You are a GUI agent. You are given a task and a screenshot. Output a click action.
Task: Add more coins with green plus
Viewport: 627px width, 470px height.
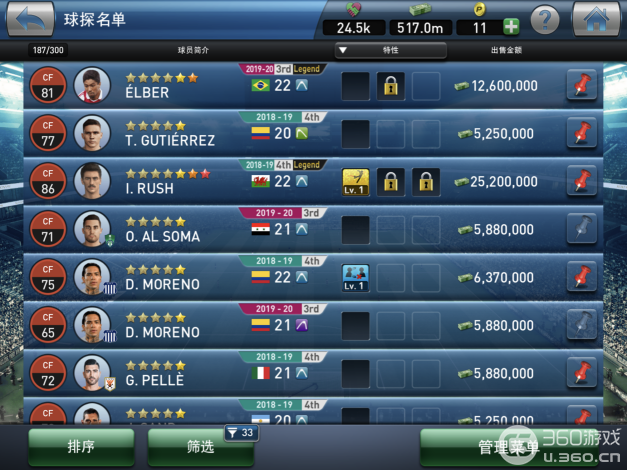(x=511, y=27)
